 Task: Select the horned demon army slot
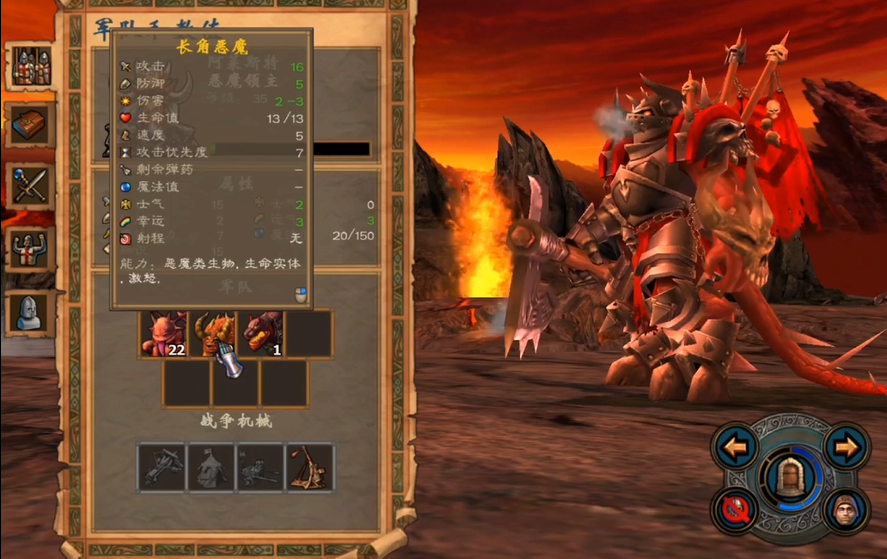coord(211,334)
